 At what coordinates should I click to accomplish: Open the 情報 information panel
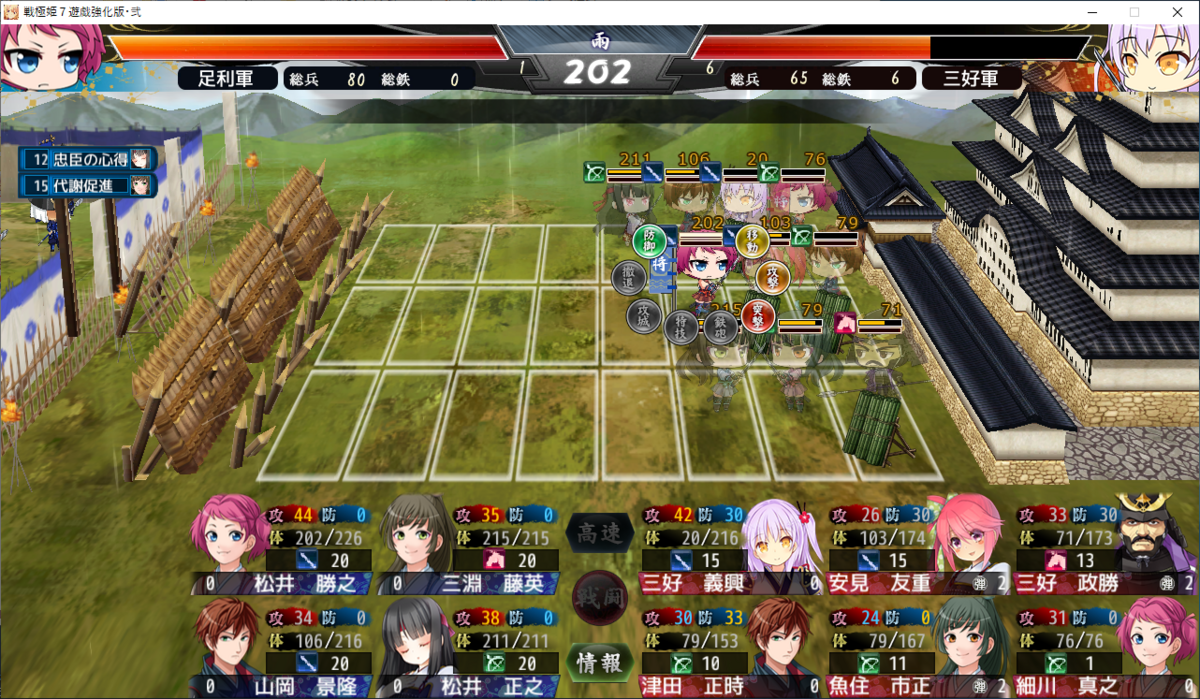(x=600, y=661)
